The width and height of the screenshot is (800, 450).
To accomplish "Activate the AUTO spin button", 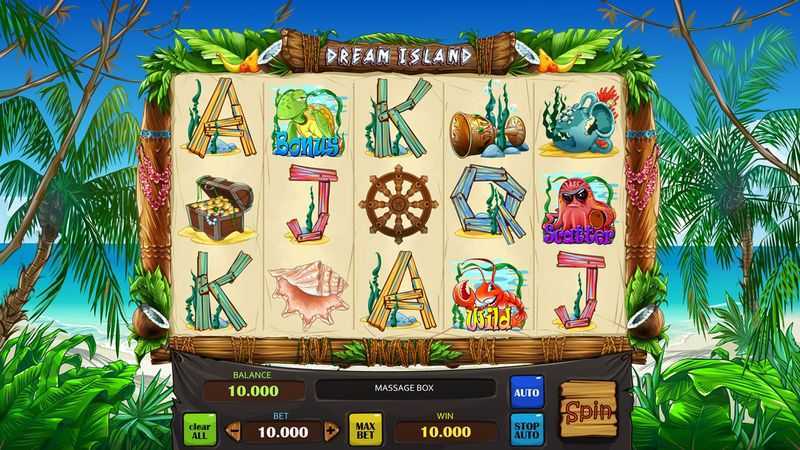I will pos(526,391).
